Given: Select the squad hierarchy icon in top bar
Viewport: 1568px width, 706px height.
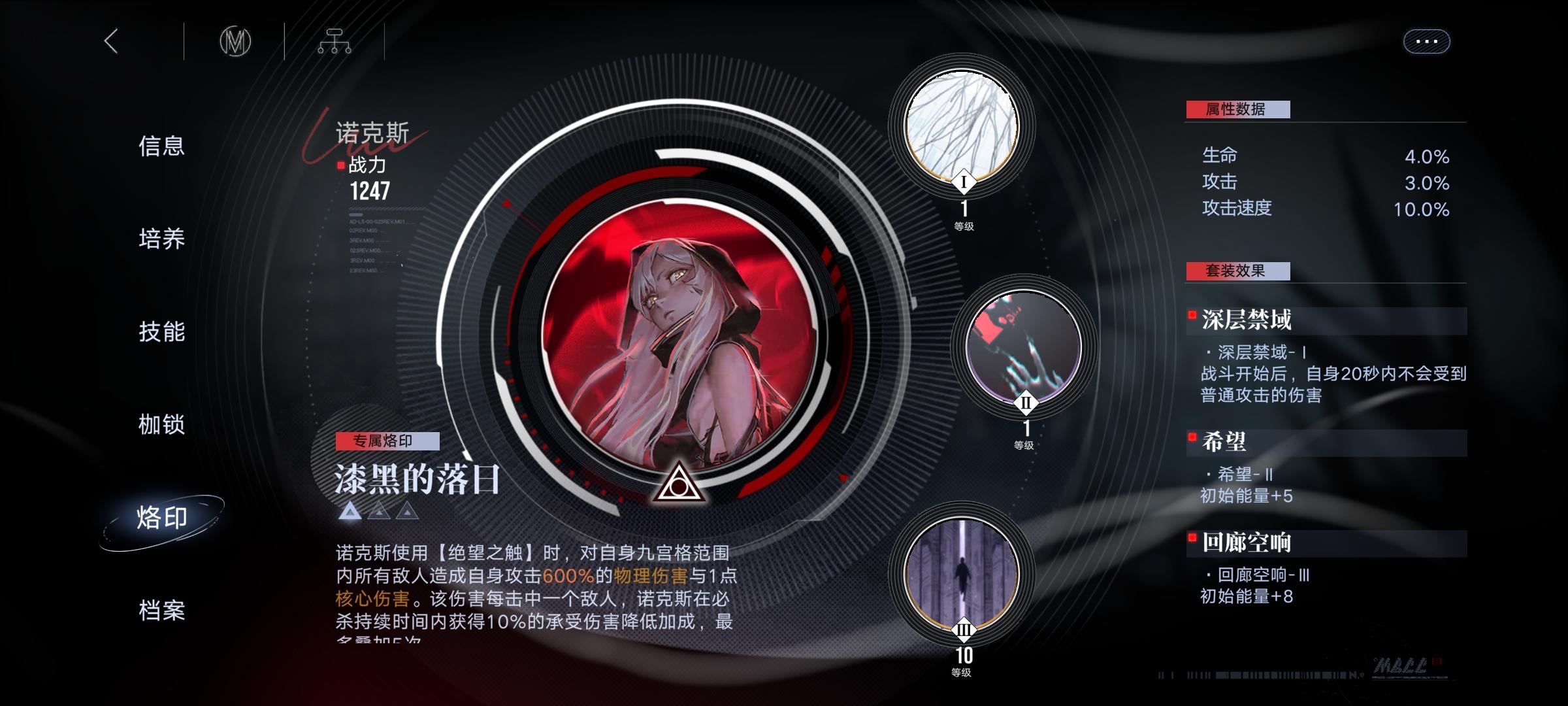Looking at the screenshot, I should pyautogui.click(x=335, y=41).
